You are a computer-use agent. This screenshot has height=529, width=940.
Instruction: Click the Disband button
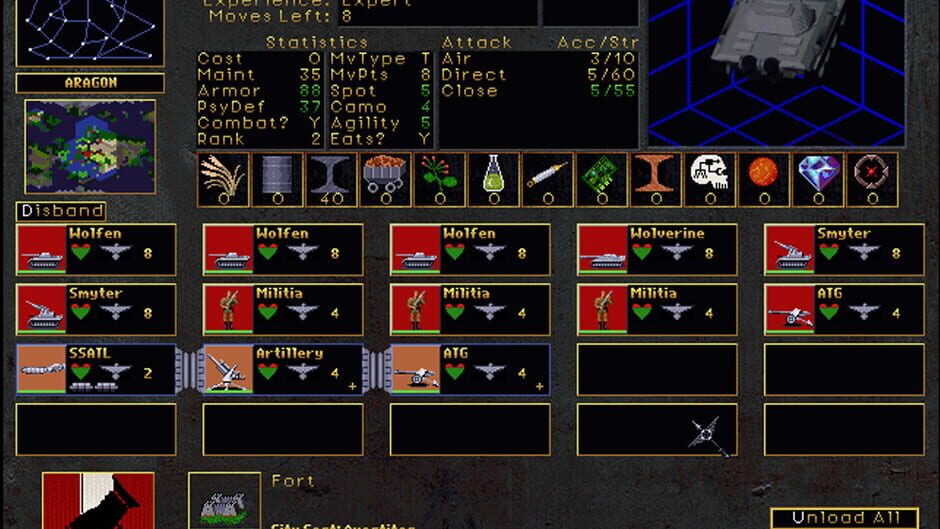click(x=61, y=211)
